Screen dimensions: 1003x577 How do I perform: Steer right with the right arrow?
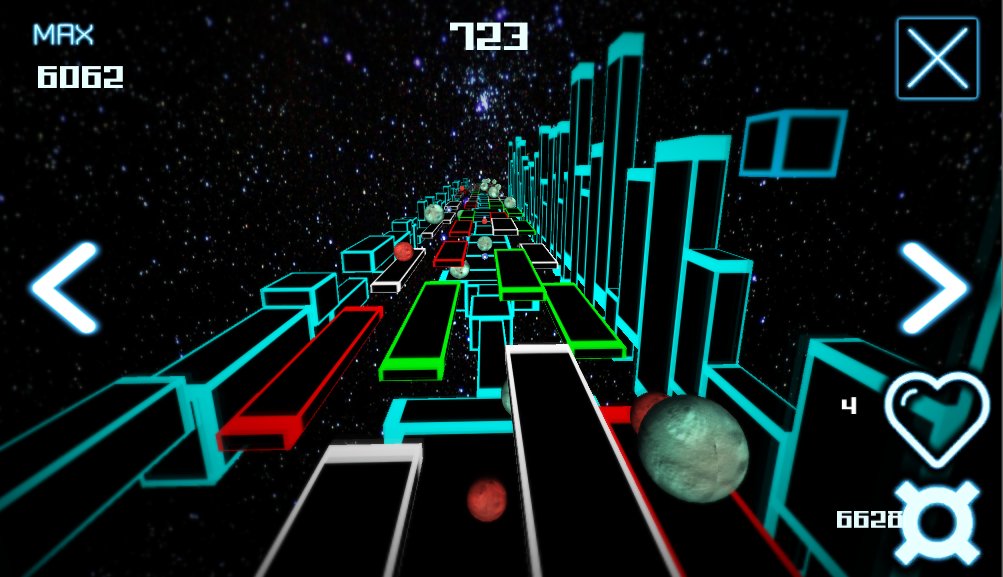[934, 288]
